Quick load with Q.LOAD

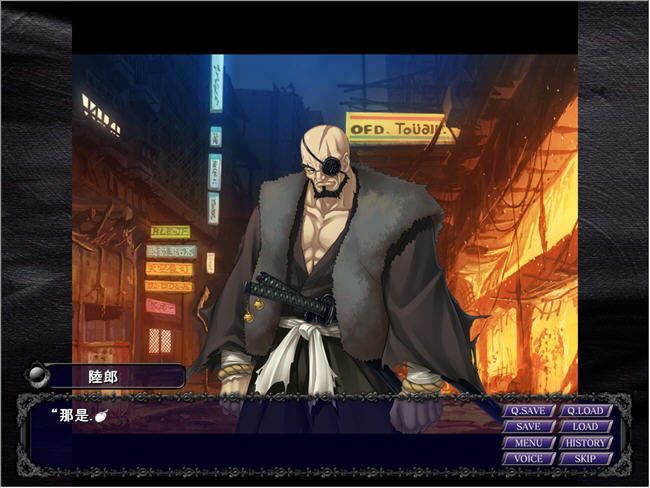coord(585,411)
